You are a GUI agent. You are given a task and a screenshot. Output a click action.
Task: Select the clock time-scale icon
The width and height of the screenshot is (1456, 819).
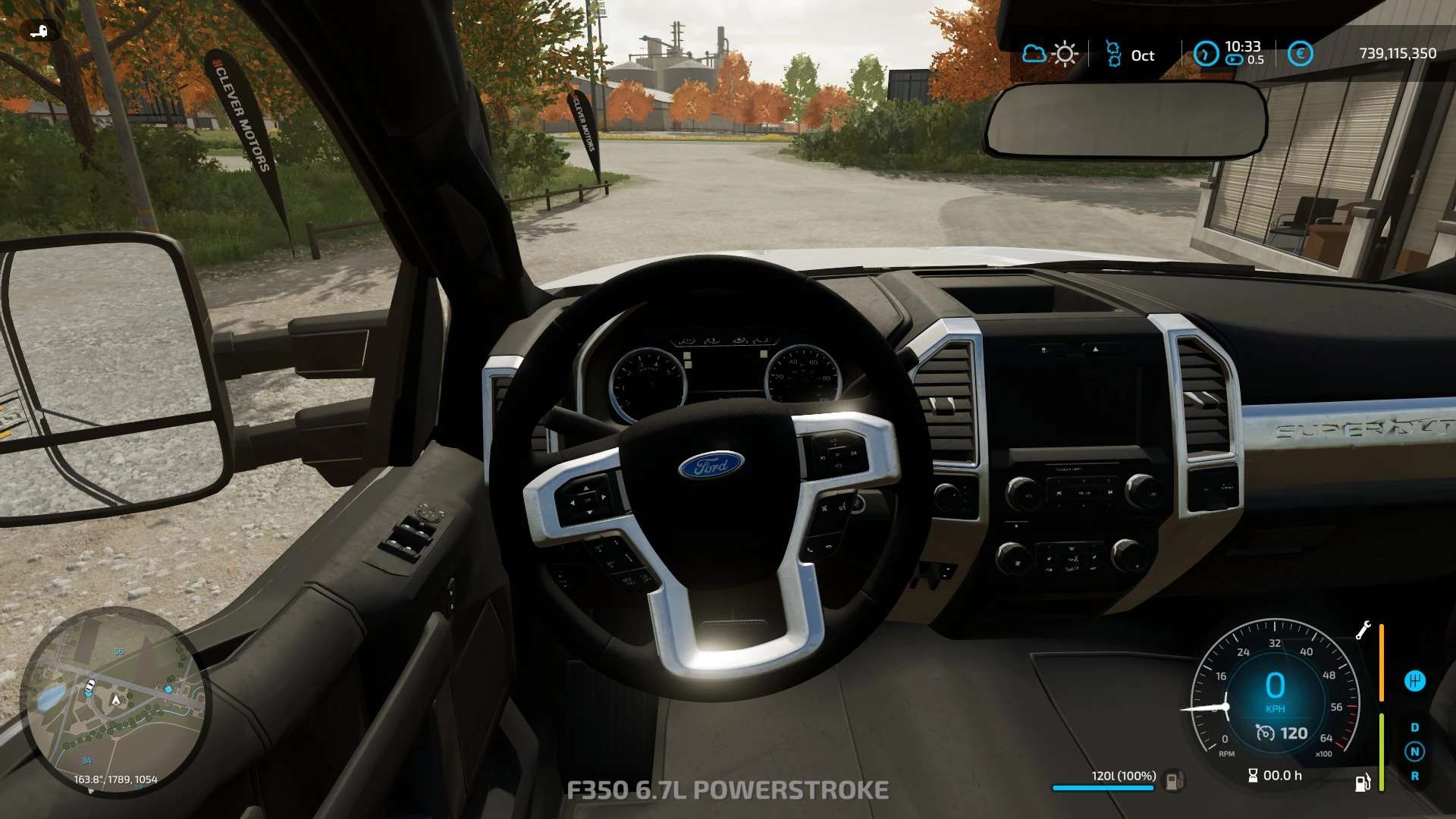tap(1206, 54)
